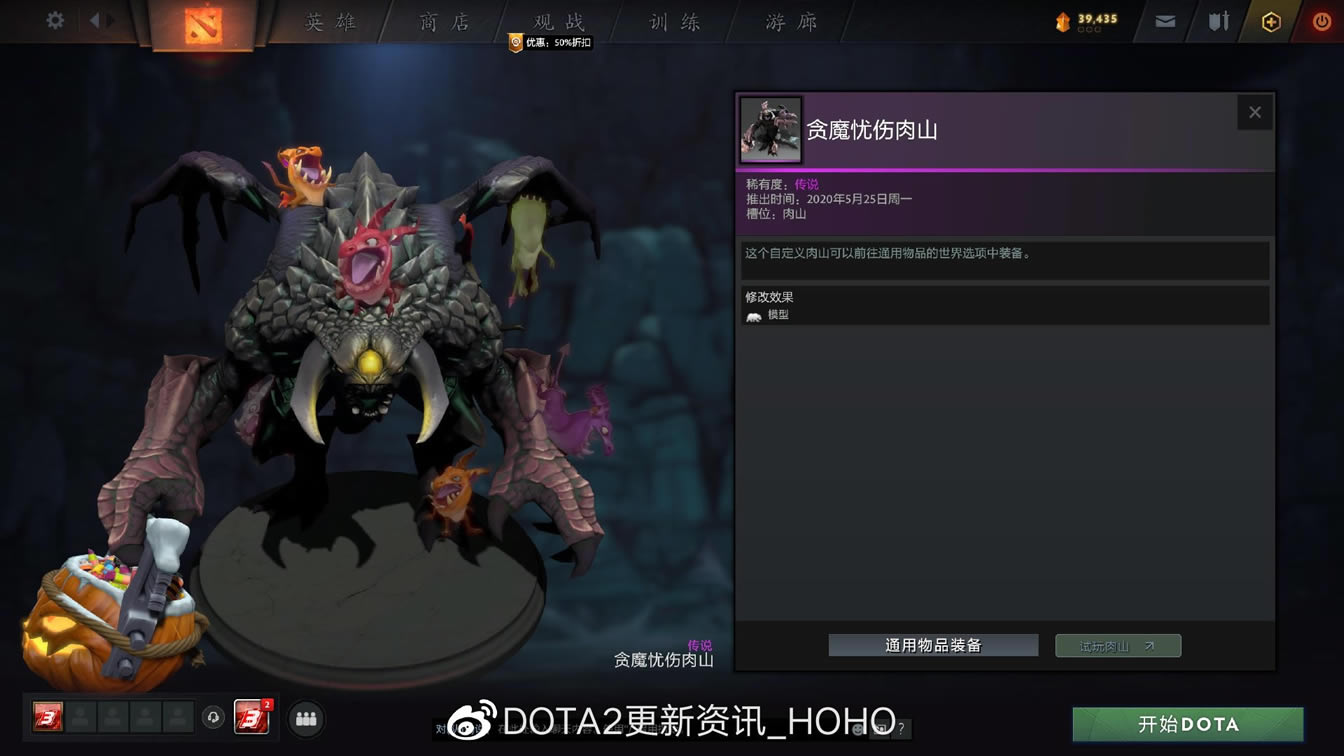Open the mail notifications icon
The image size is (1344, 756).
(x=1164, y=19)
